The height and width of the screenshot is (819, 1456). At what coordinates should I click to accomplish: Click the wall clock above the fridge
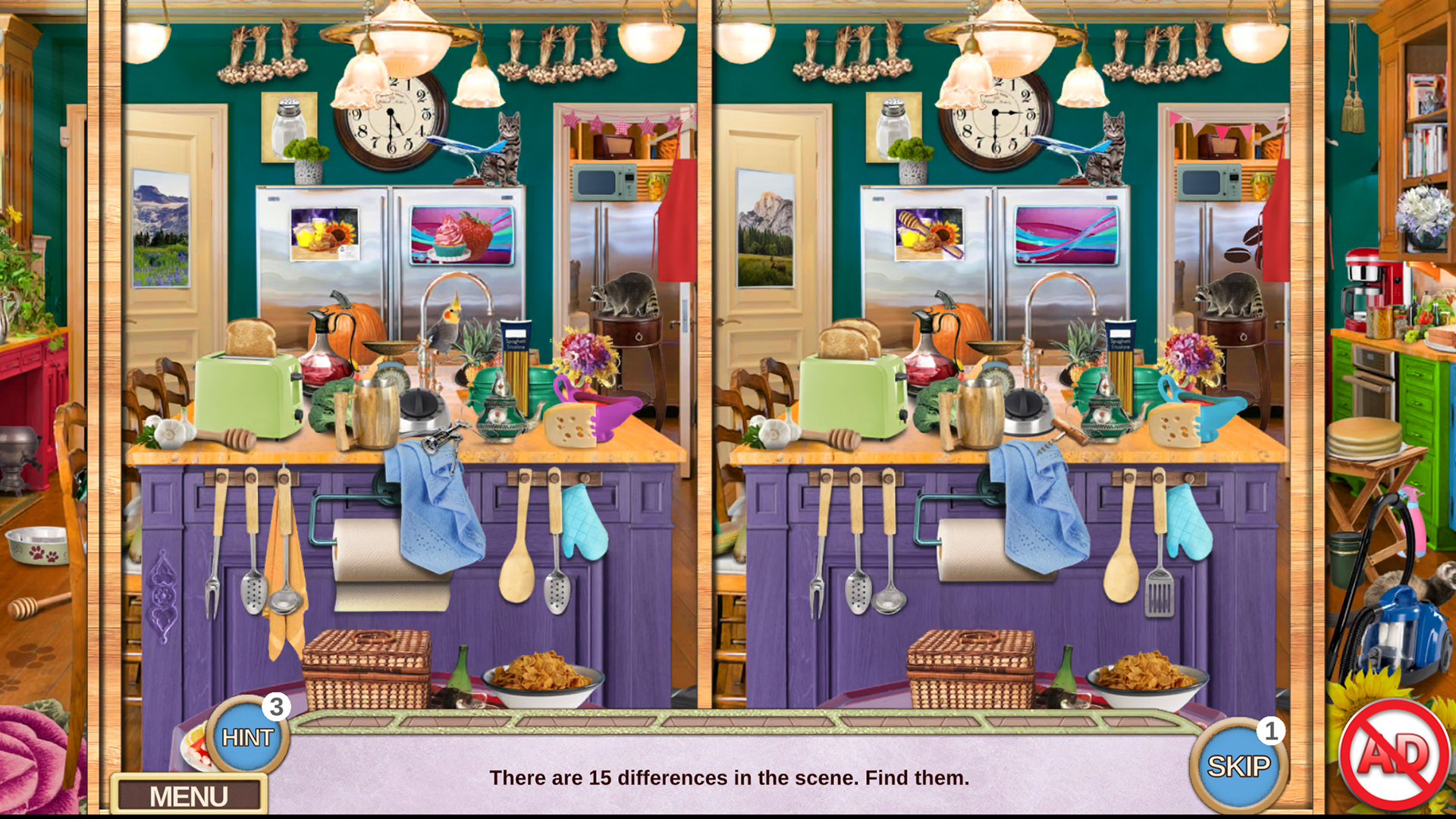click(x=391, y=118)
